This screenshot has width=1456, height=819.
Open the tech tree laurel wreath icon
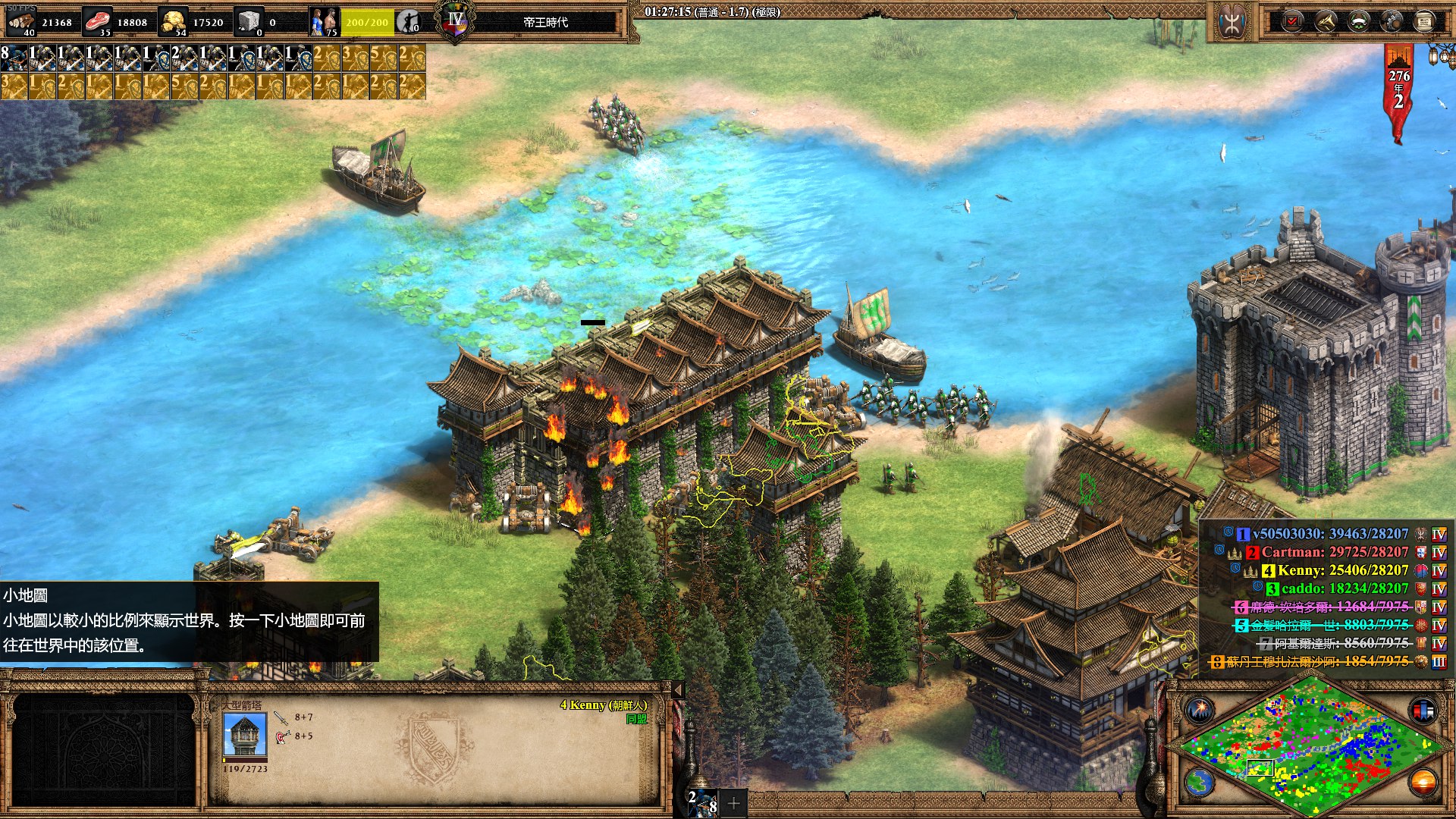(1358, 21)
